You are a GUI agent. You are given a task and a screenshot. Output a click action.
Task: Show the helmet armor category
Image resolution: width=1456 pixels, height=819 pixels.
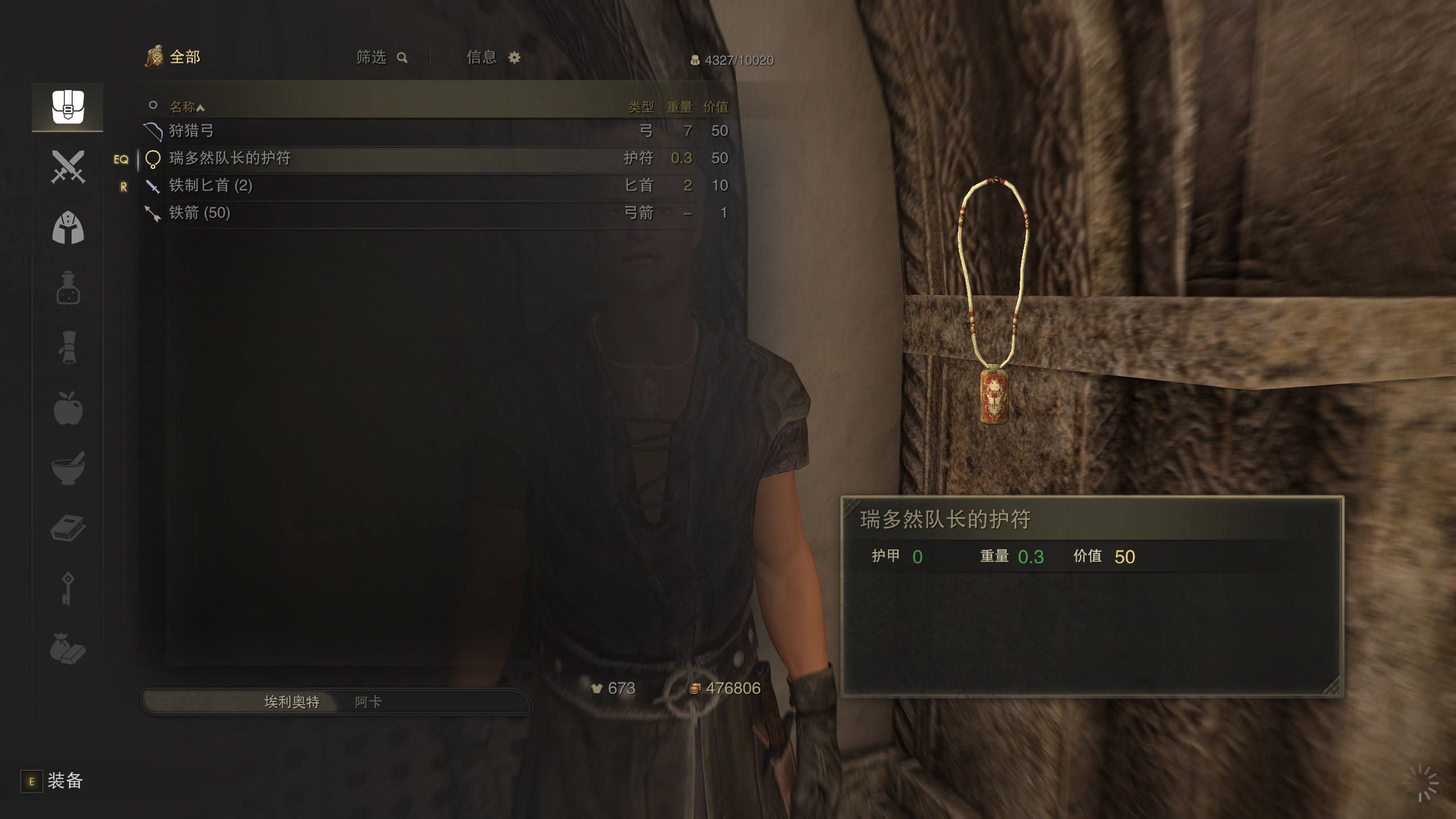tap(68, 227)
